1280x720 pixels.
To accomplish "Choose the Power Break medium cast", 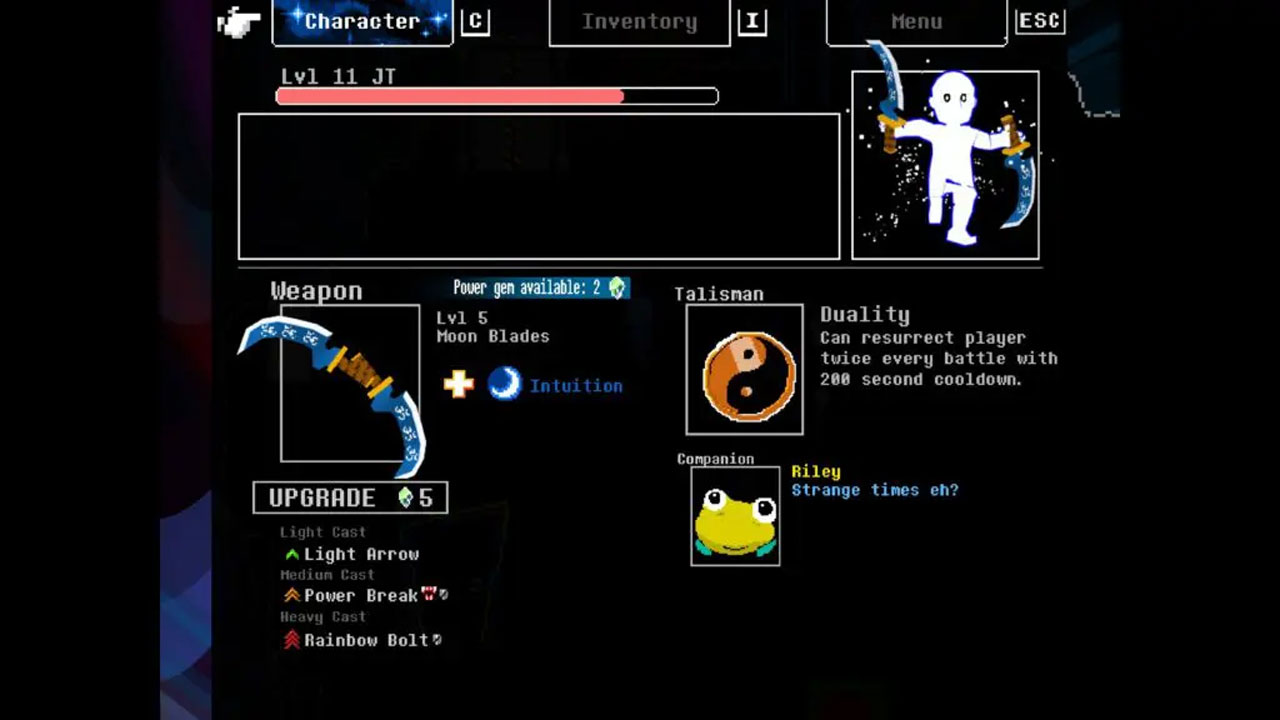I will coord(361,596).
